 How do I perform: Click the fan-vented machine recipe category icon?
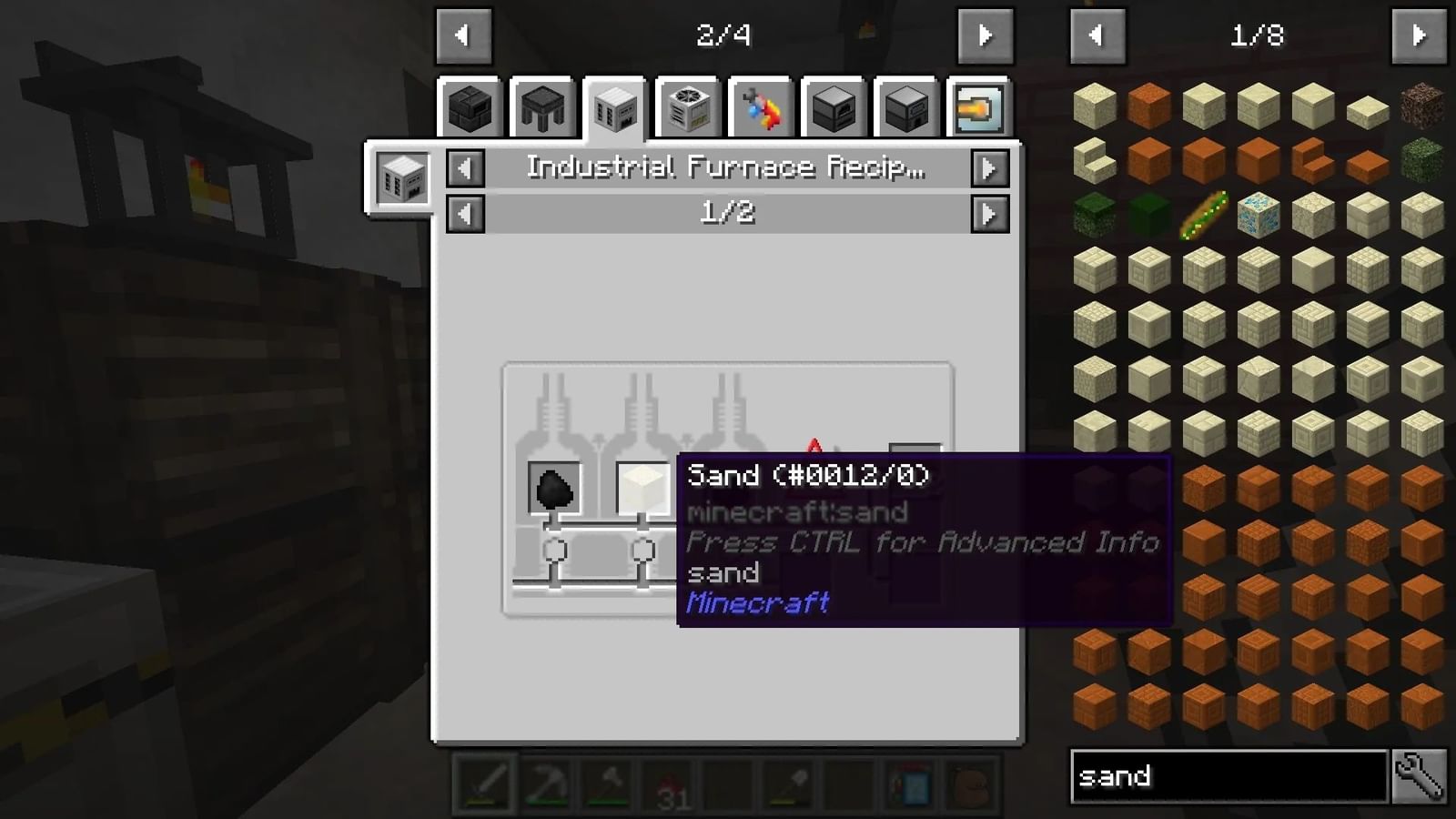click(x=687, y=107)
